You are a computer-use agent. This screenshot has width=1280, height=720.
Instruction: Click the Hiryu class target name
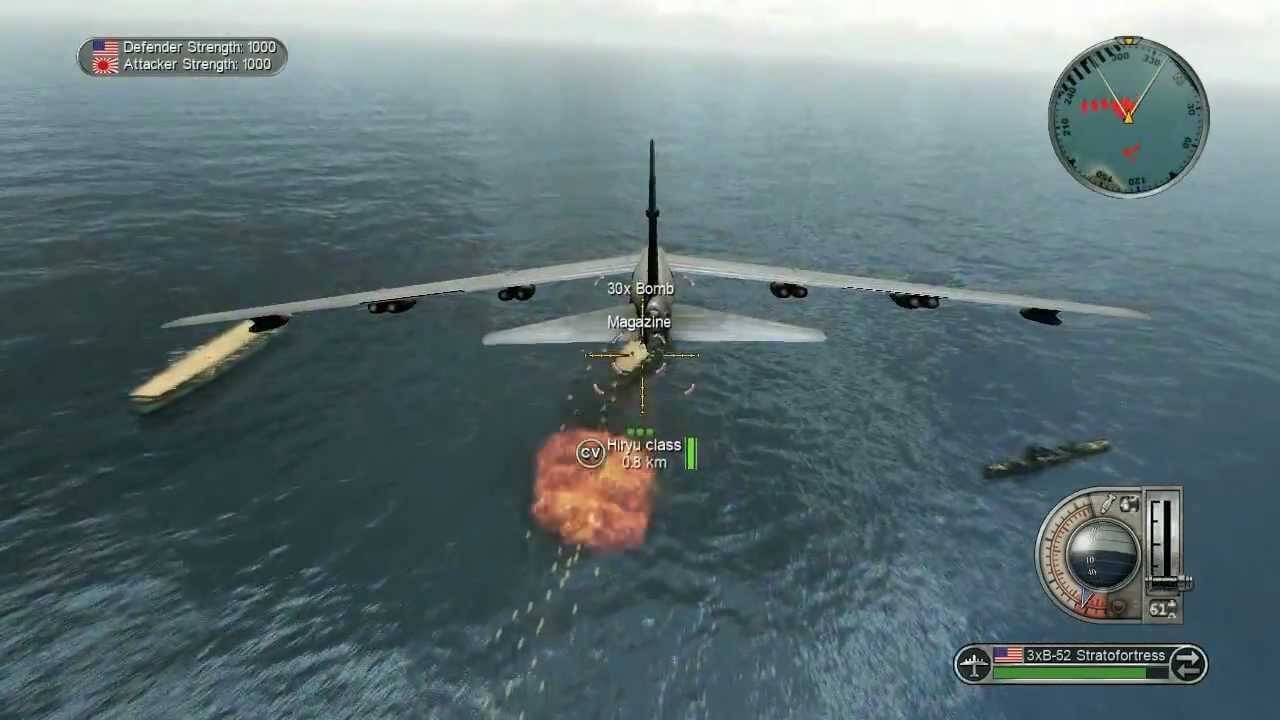point(645,444)
